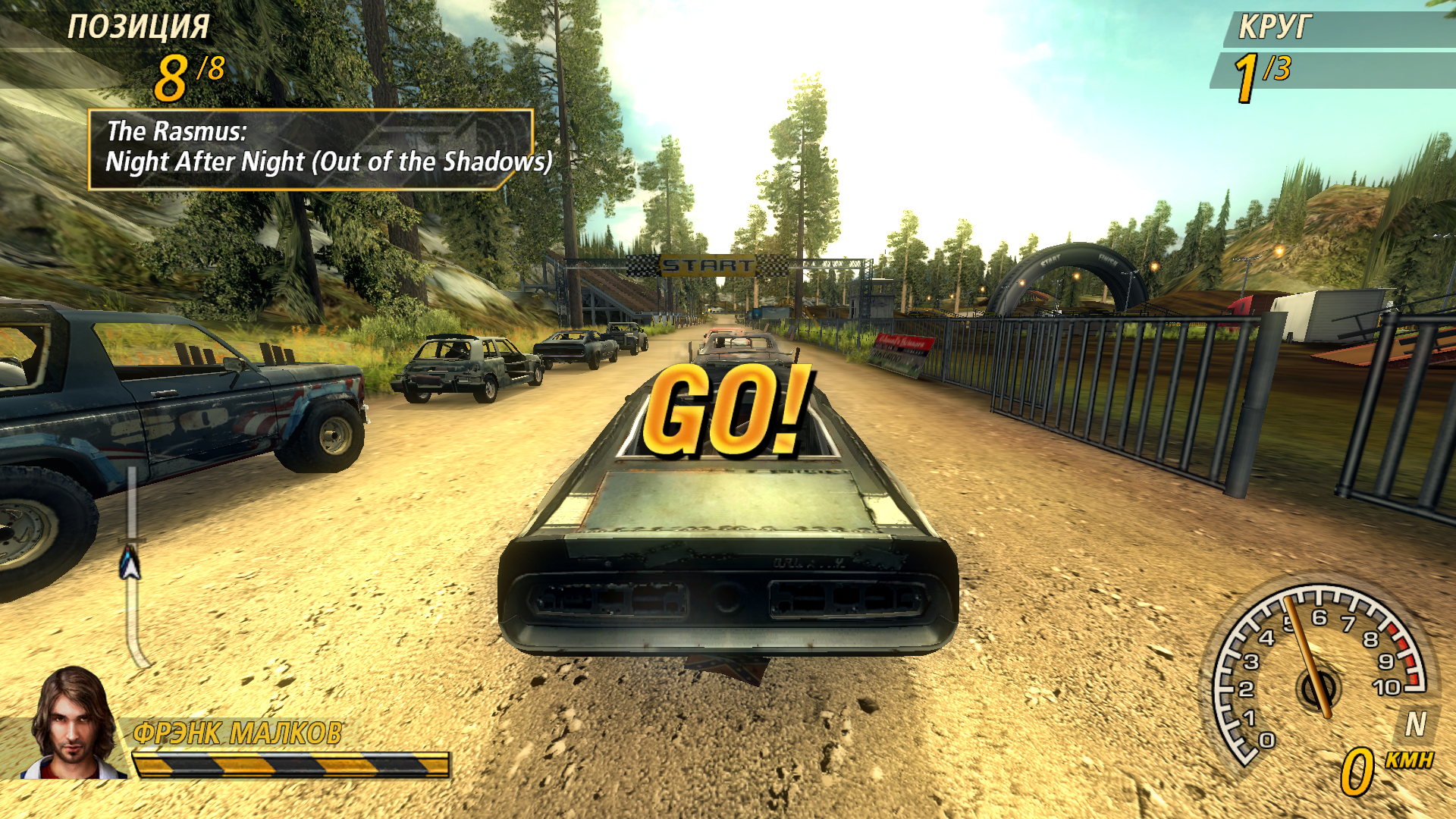Click The Rasmus now-playing song panel

(311, 149)
